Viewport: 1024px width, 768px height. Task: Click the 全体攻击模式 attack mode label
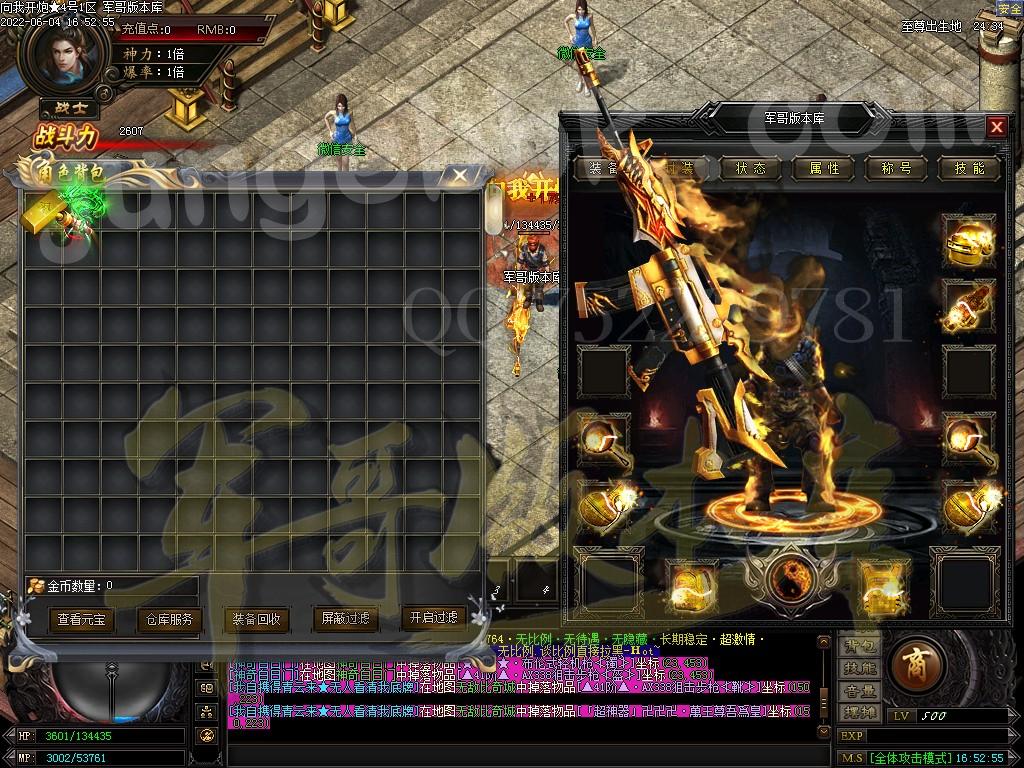coord(910,758)
